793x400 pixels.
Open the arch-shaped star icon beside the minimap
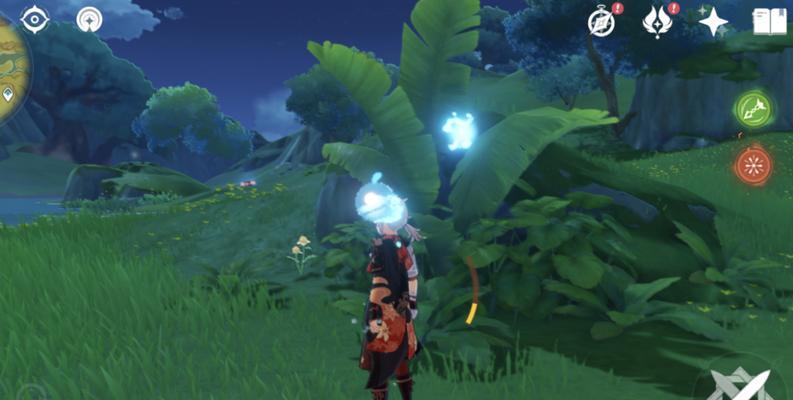coord(90,19)
